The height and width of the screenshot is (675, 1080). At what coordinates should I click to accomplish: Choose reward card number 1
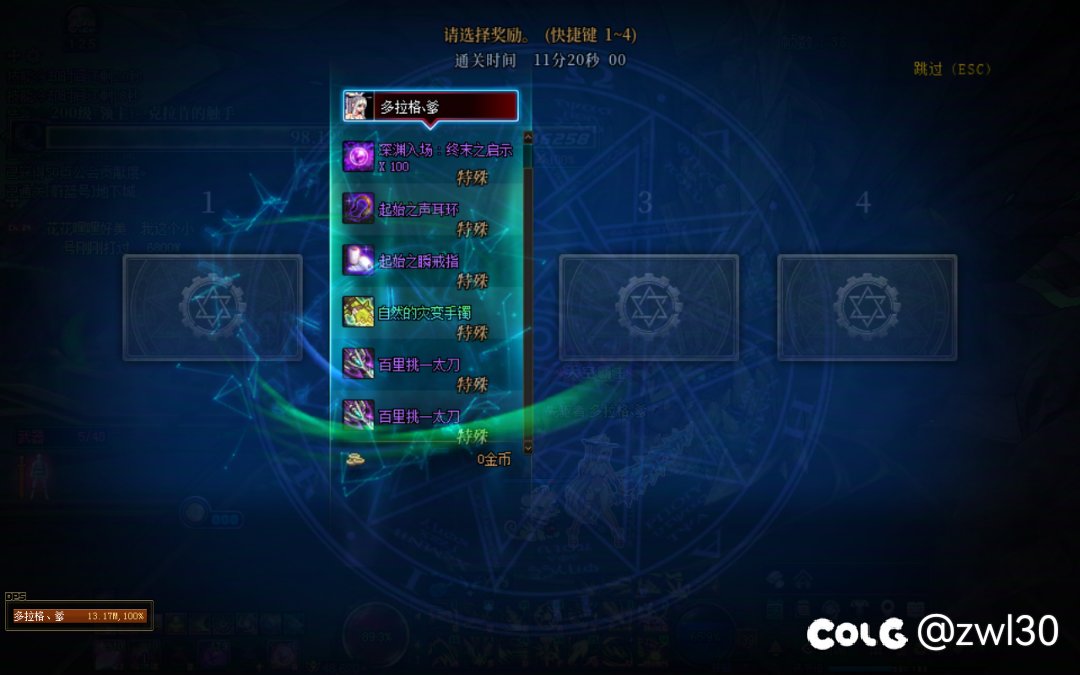tap(212, 307)
